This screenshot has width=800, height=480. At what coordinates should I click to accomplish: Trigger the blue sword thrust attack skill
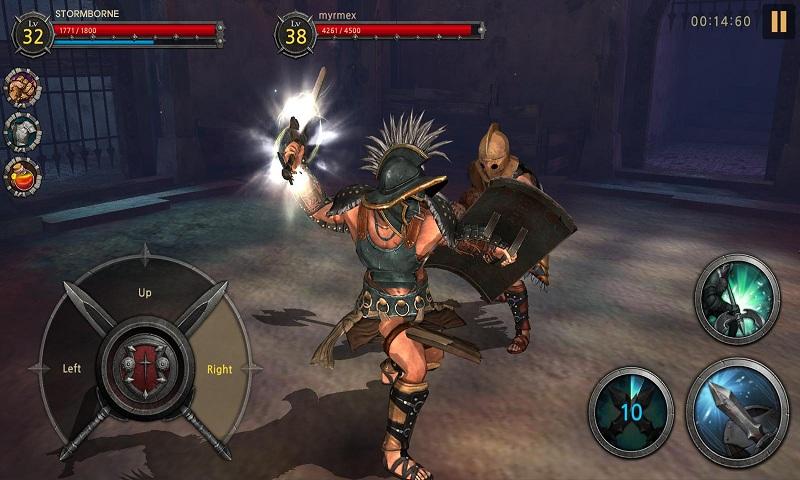(738, 412)
